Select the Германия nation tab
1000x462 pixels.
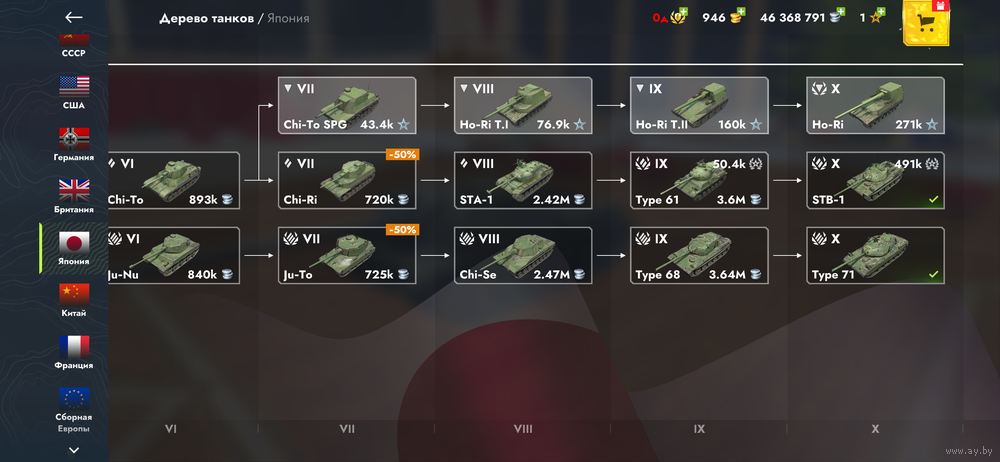pyautogui.click(x=74, y=142)
